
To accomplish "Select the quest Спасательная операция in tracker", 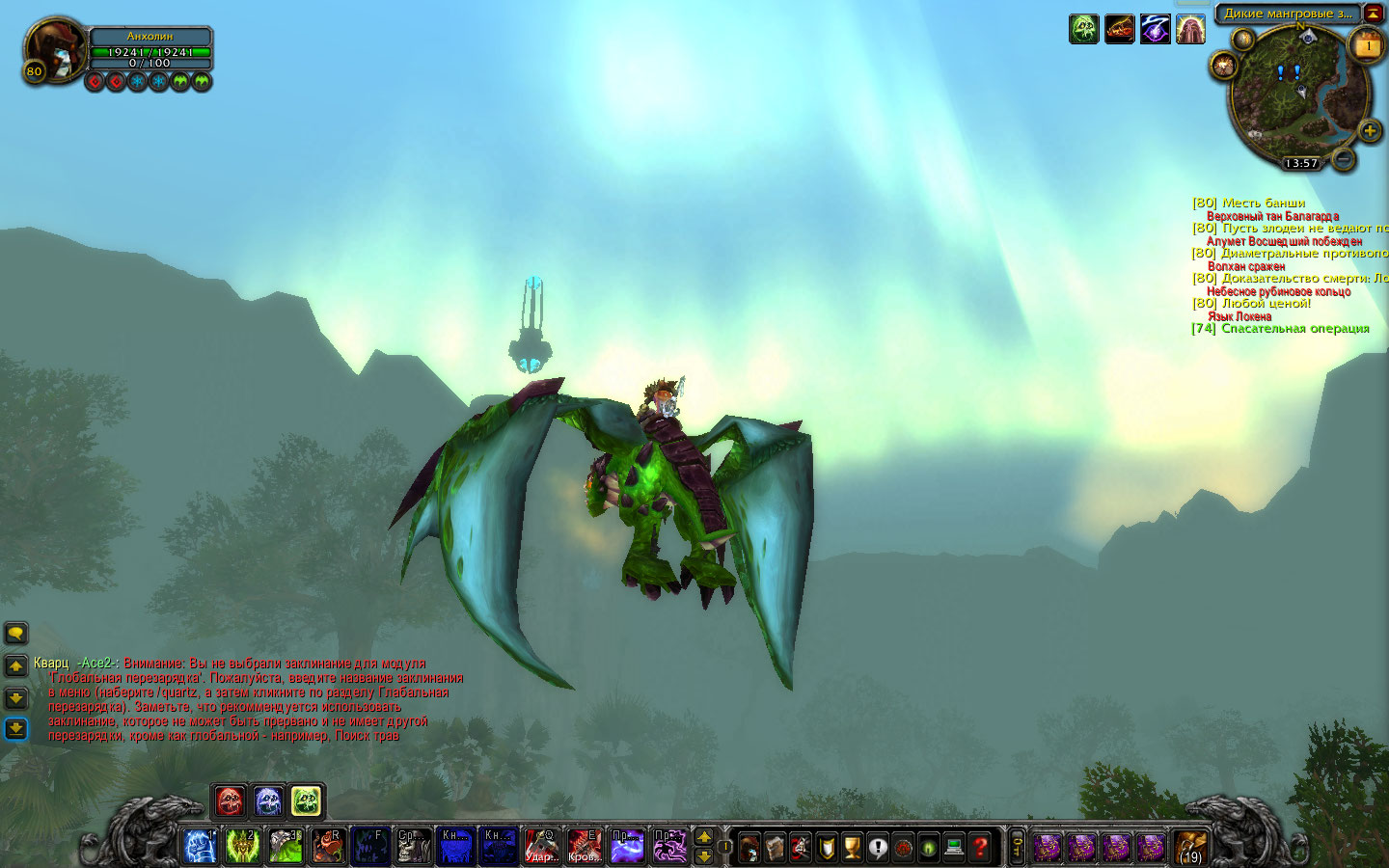I will (1294, 328).
